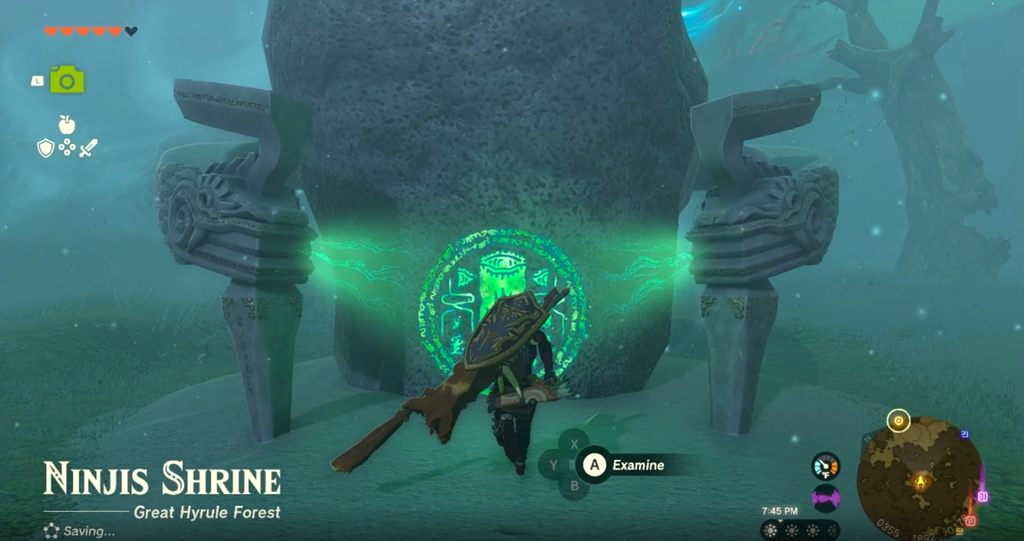This screenshot has width=1024, height=541.
Task: Select the pink shrine marker on the minimap edge
Action: [x=983, y=496]
